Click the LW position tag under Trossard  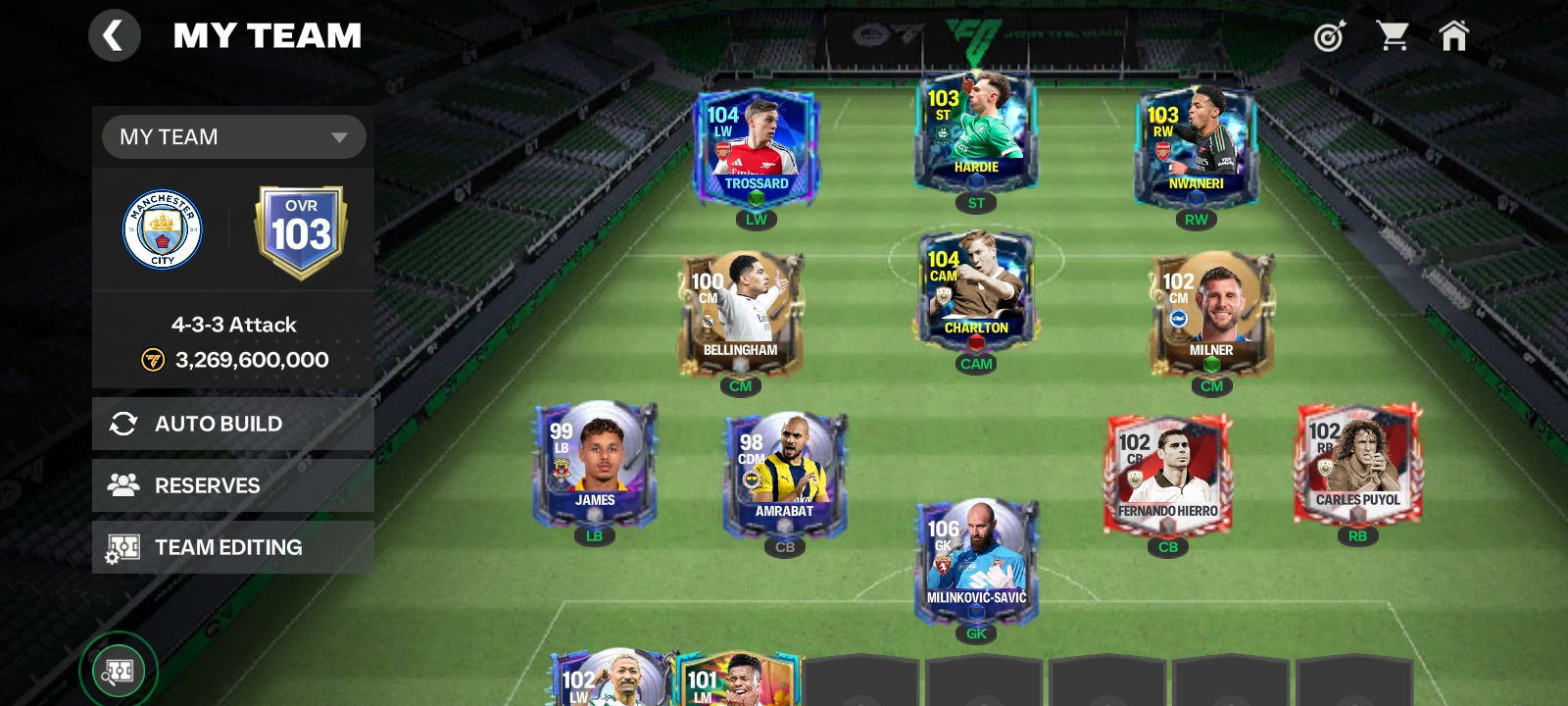tap(754, 220)
